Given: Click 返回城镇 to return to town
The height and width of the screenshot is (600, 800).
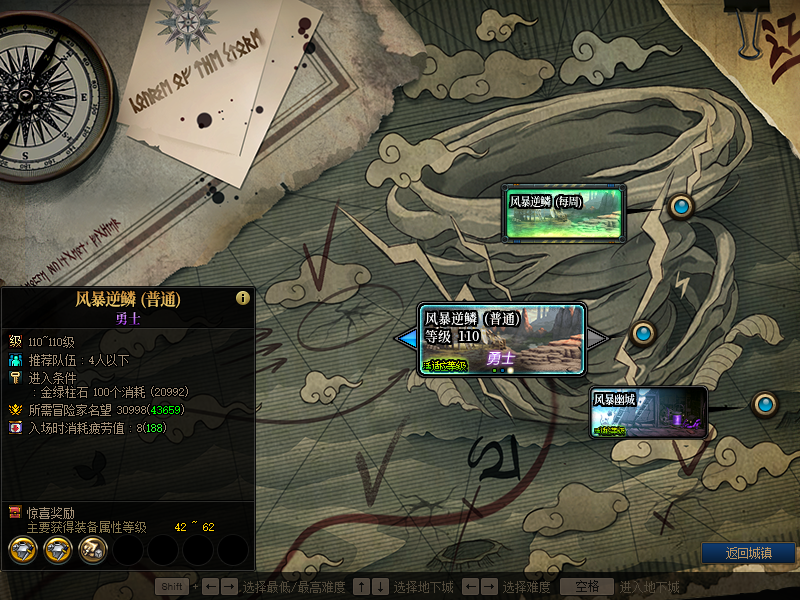Looking at the screenshot, I should tap(747, 553).
